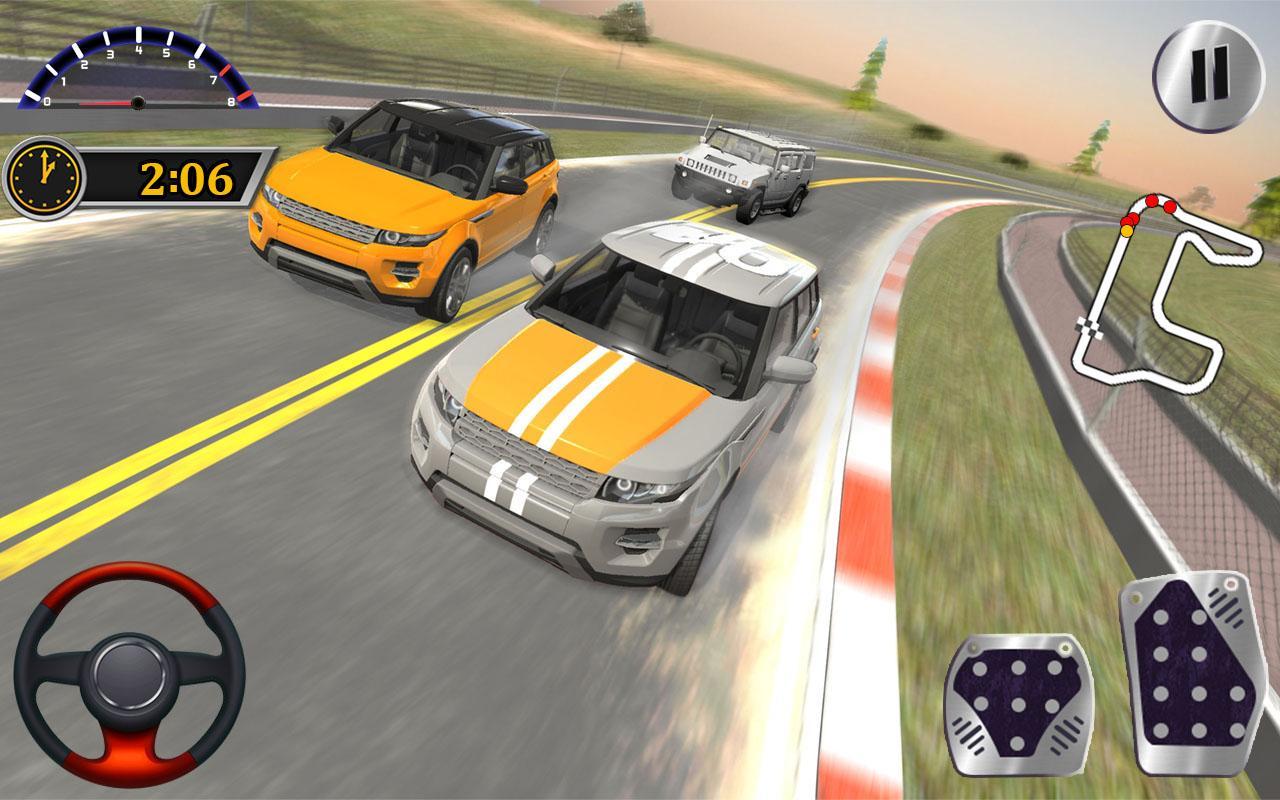Image resolution: width=1280 pixels, height=800 pixels.
Task: Tap the red progress bar under the speedometer
Action: 105,102
